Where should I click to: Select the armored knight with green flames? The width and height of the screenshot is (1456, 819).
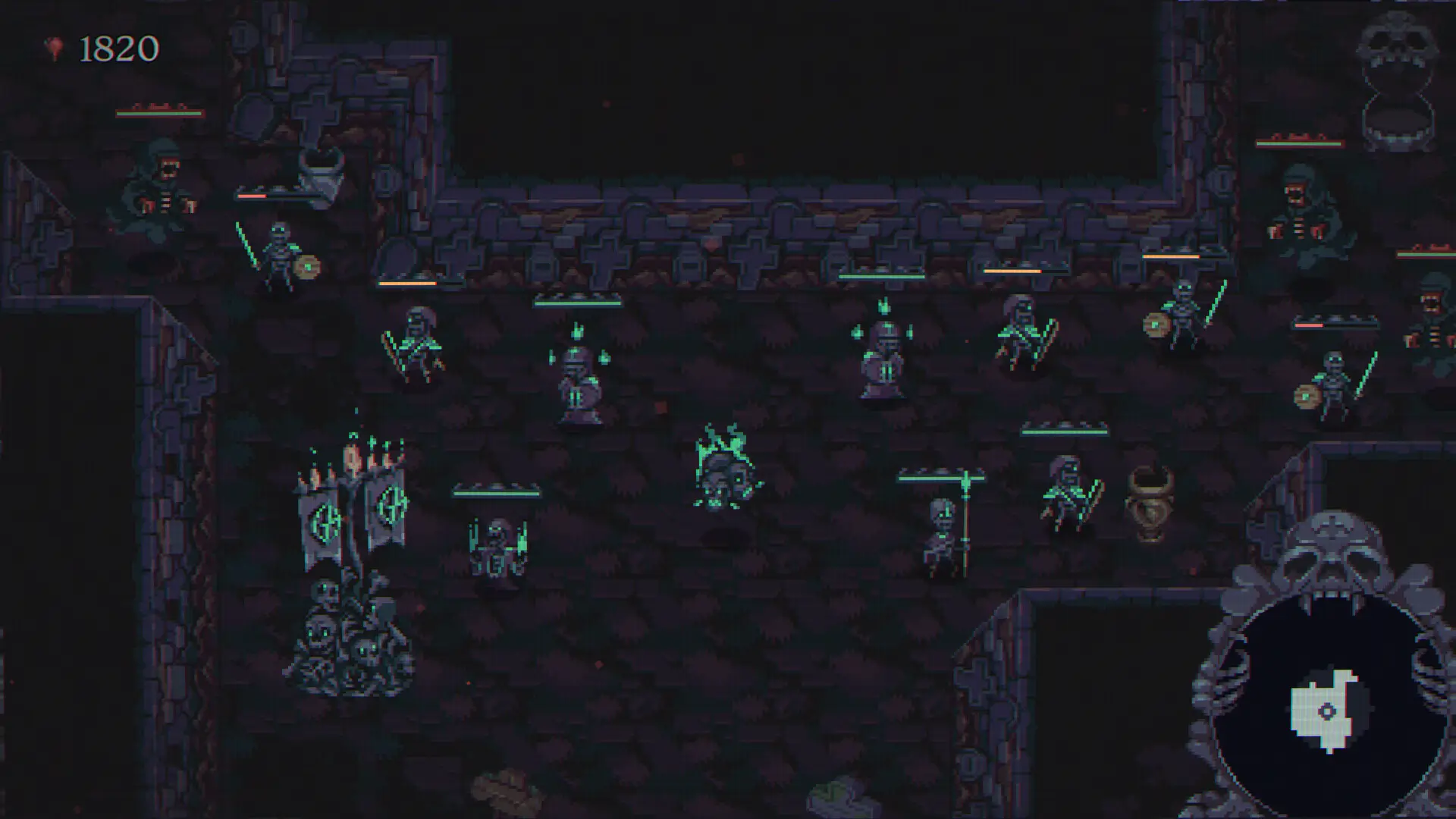pos(883,356)
